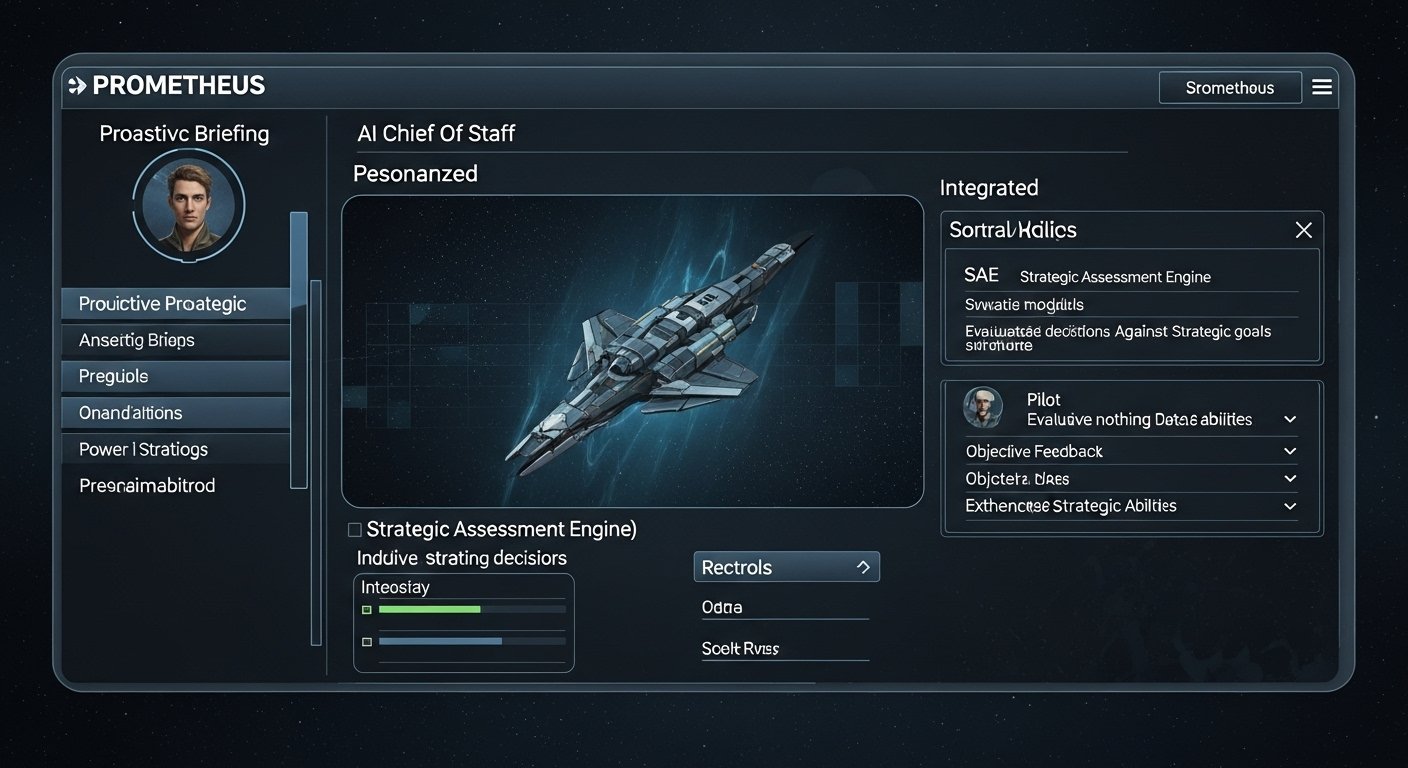Expand the Objective Feedback section

1290,452
